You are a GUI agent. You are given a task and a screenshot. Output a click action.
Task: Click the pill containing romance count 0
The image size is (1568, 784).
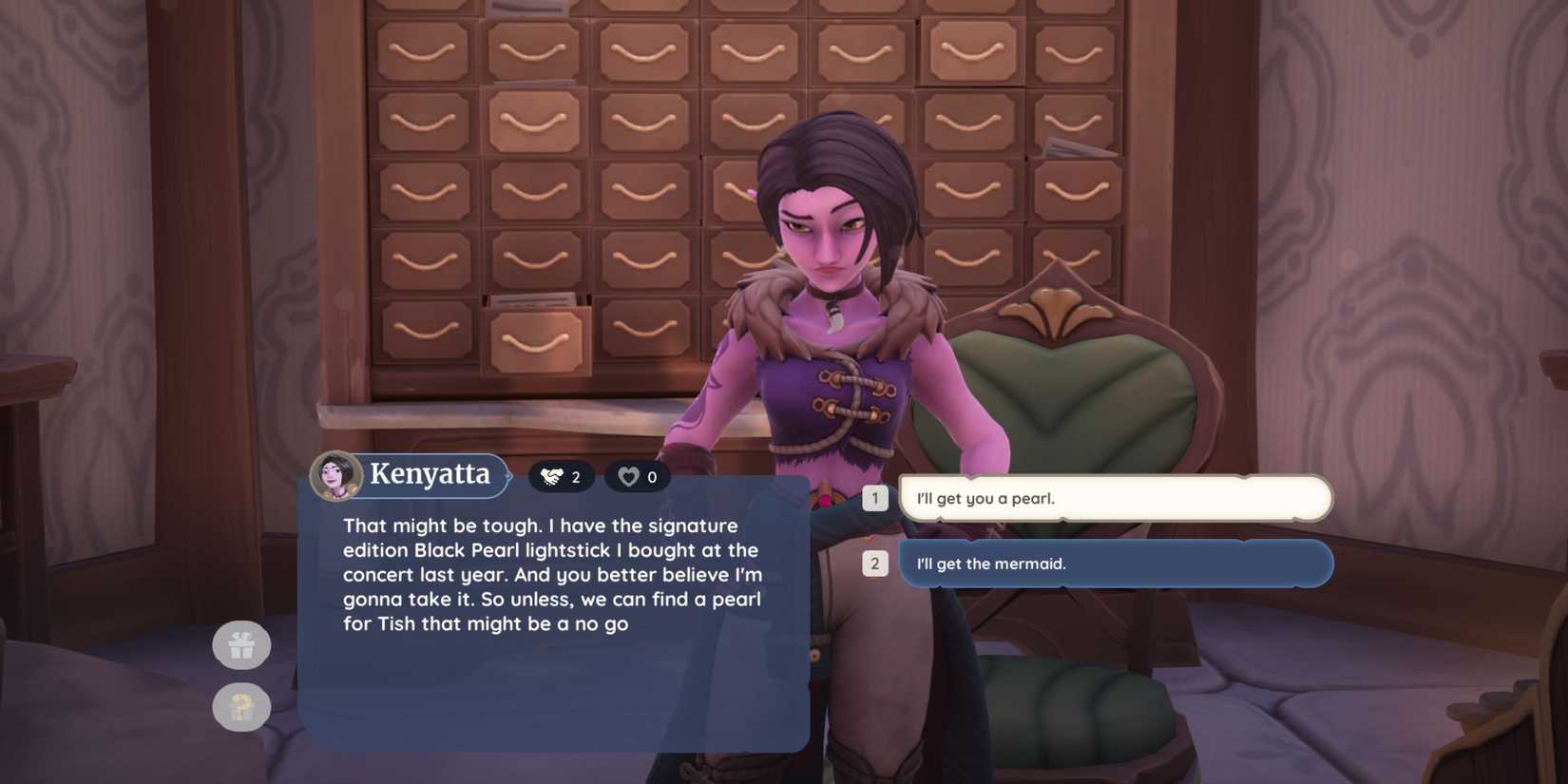click(638, 476)
